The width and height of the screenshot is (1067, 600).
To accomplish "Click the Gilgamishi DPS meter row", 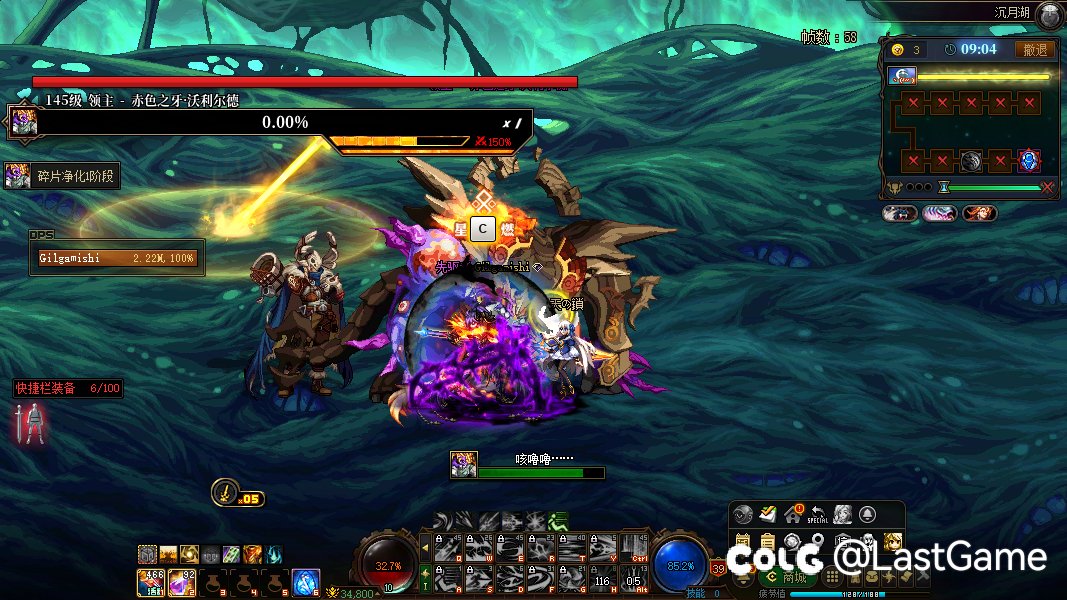I will 117,258.
